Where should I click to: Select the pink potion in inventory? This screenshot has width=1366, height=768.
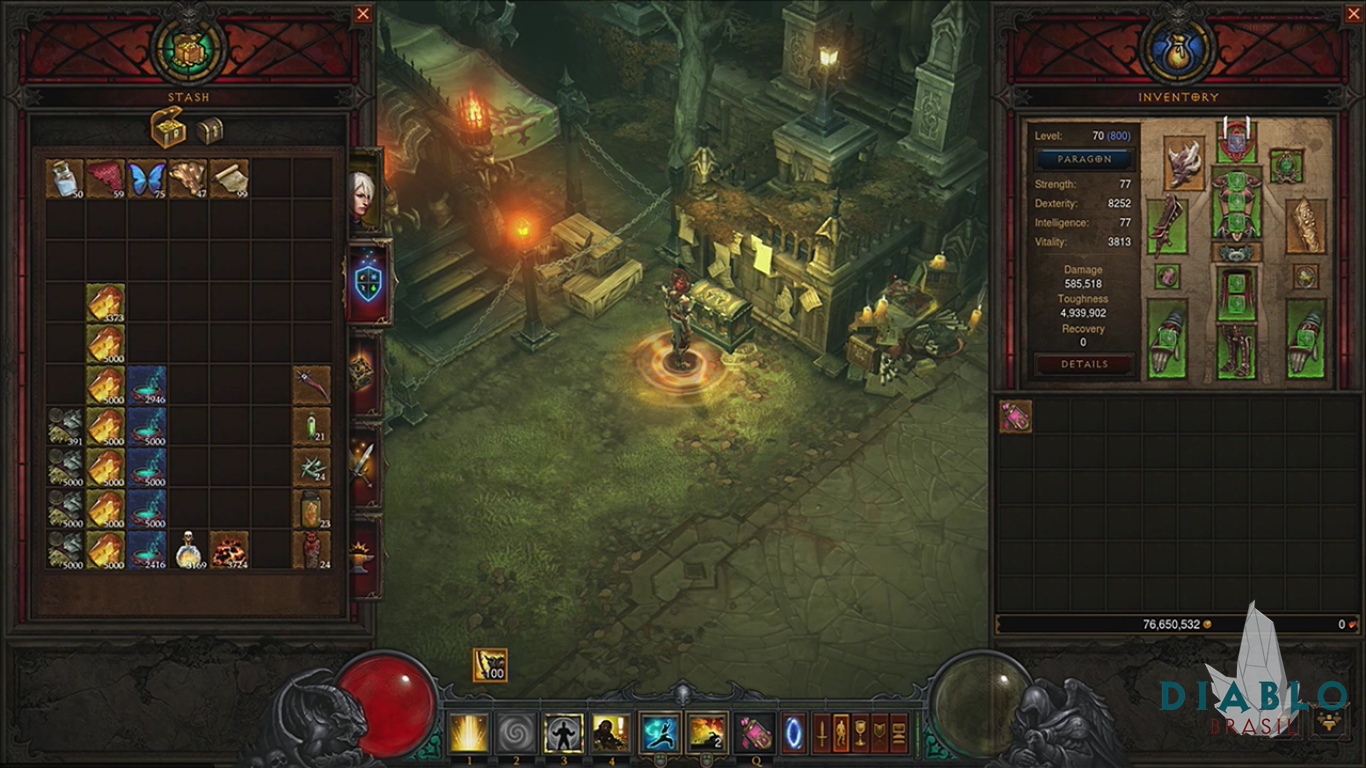1016,417
